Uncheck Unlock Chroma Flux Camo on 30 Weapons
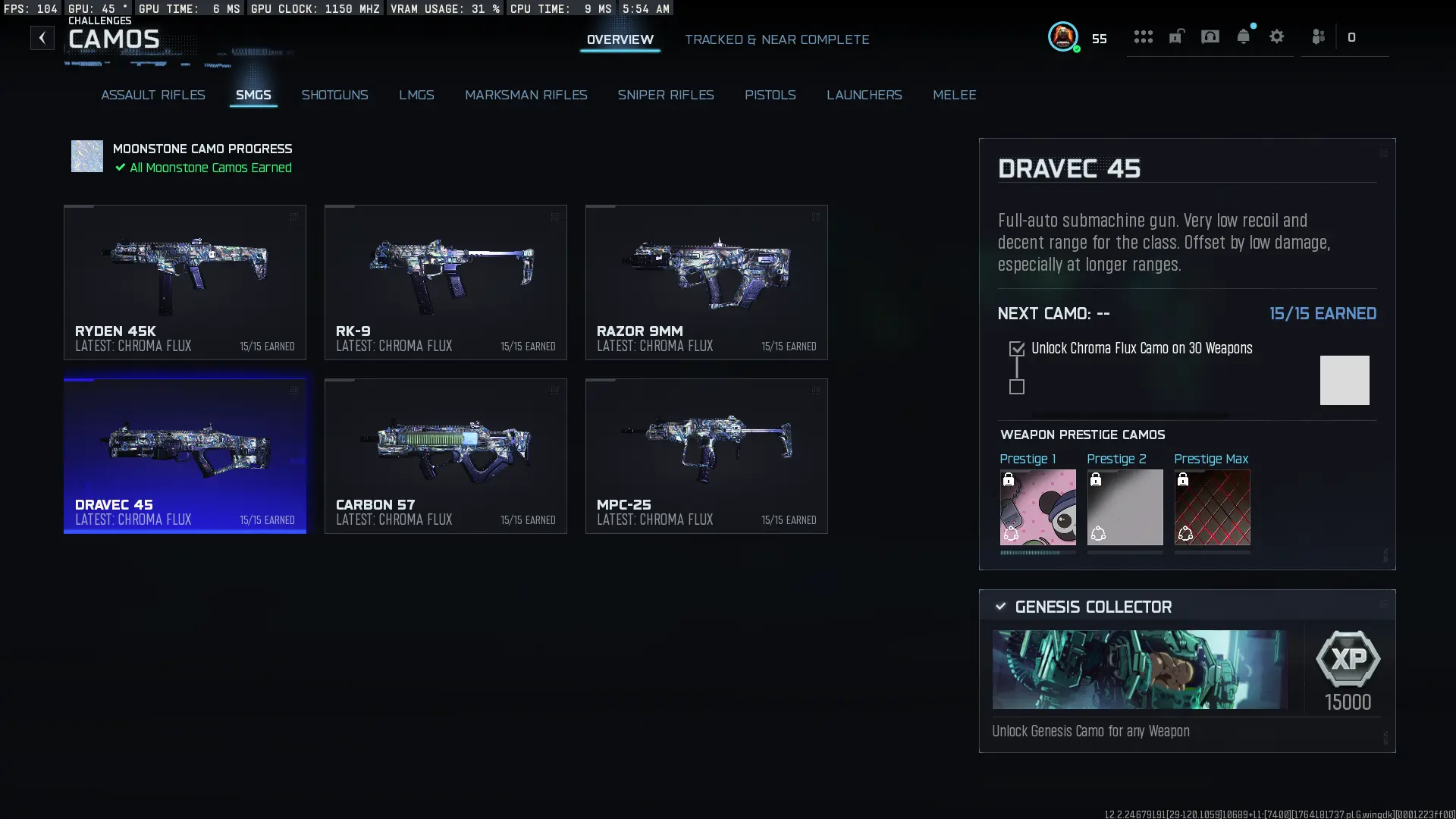Screen dimensions: 1456x819 [x=1016, y=348]
